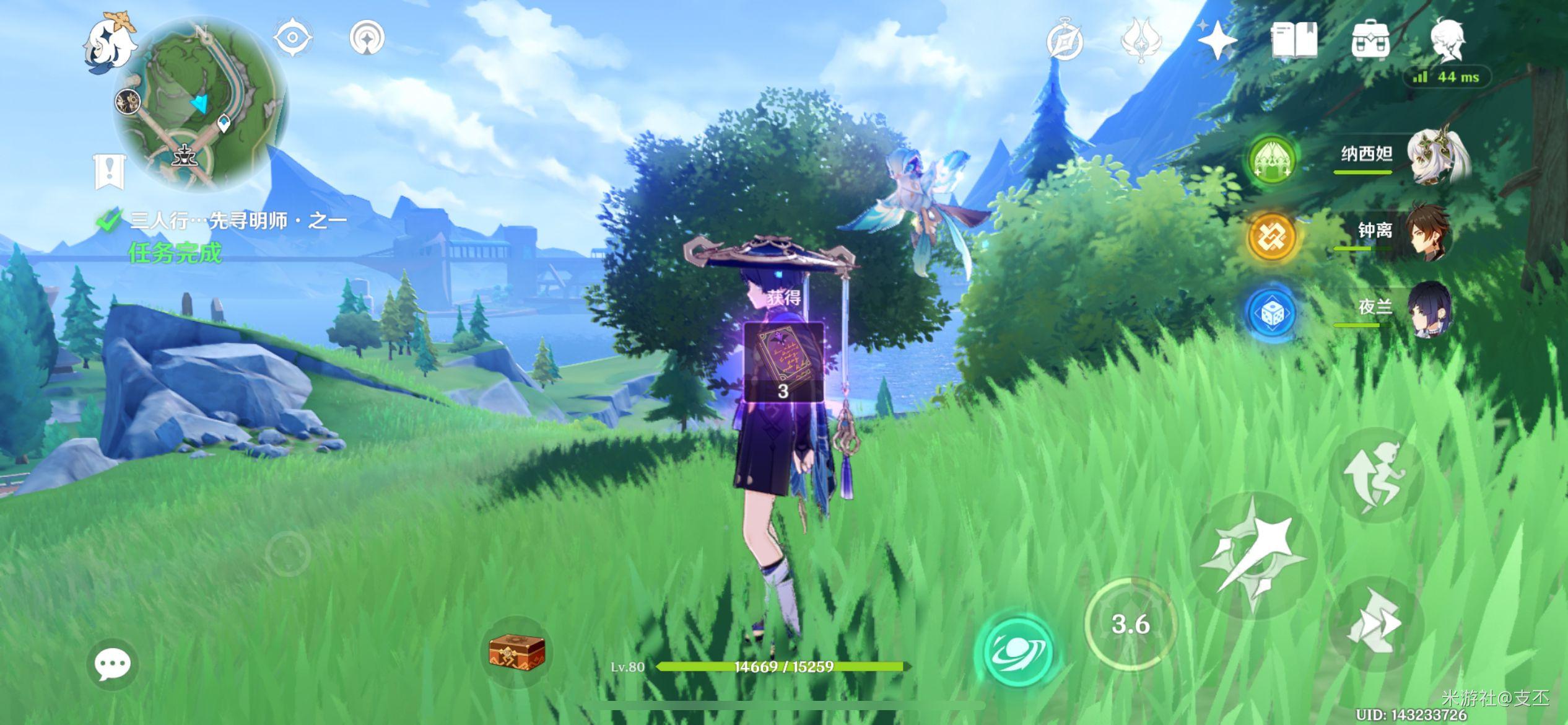
Task: Open the quest navigation icon beside the eye
Action: tap(367, 37)
